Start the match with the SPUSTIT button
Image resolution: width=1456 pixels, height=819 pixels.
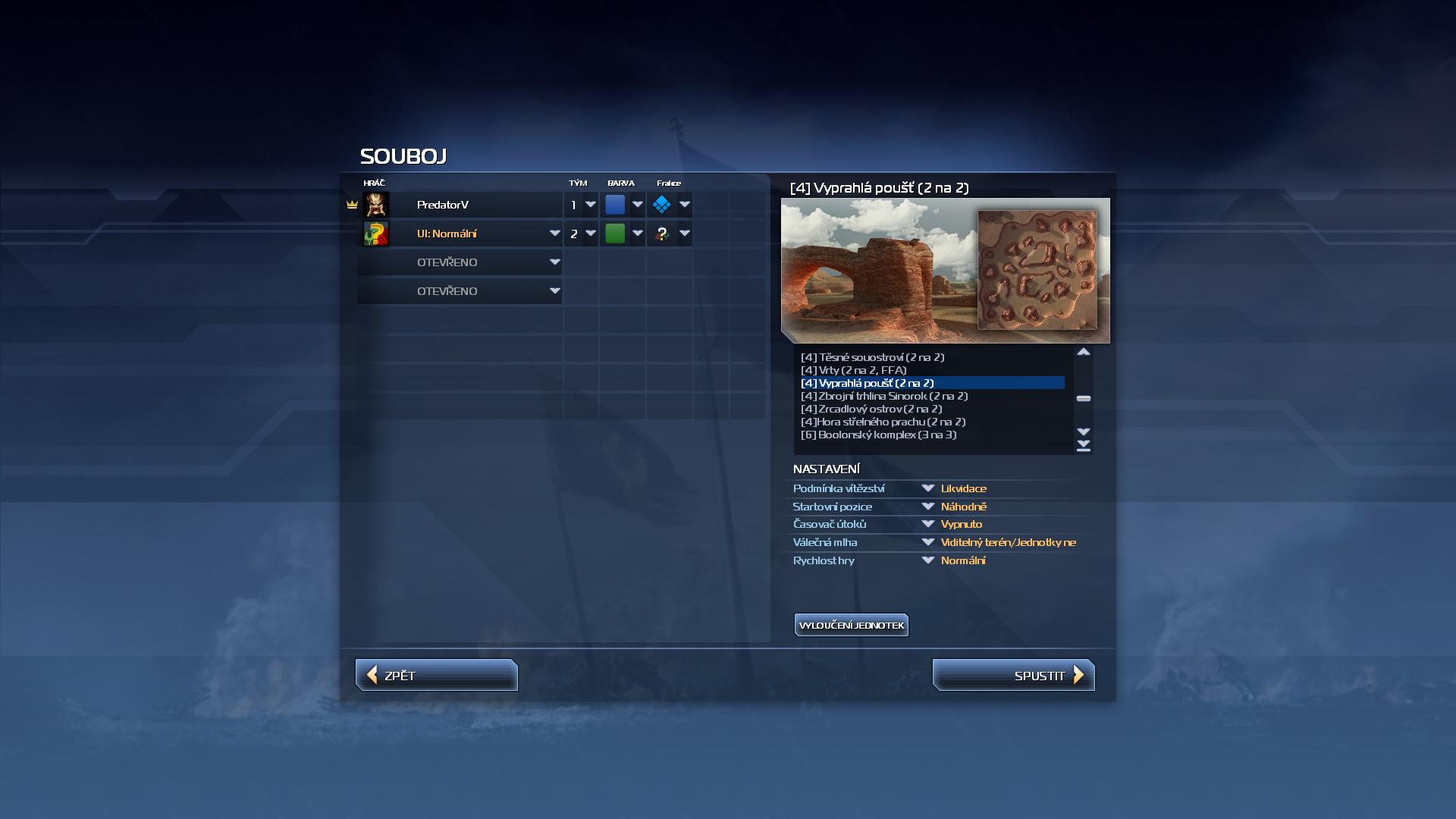[x=1014, y=676]
